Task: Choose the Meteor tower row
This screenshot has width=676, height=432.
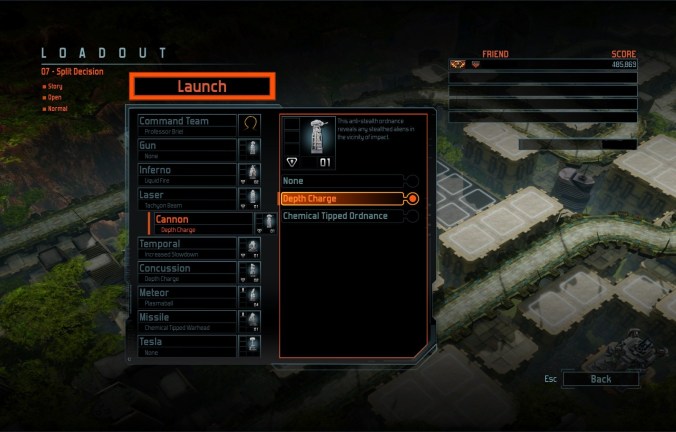Action: pyautogui.click(x=186, y=296)
